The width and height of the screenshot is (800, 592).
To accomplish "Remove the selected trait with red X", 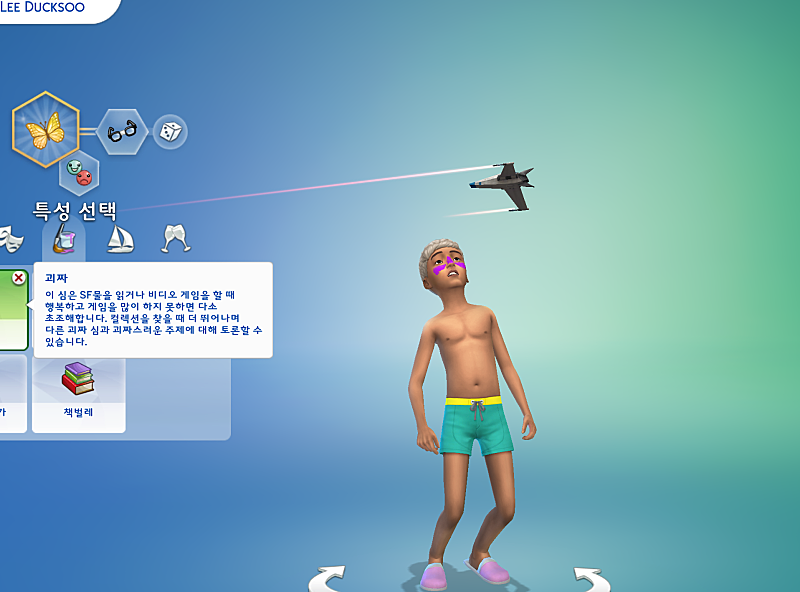I will coord(19,278).
